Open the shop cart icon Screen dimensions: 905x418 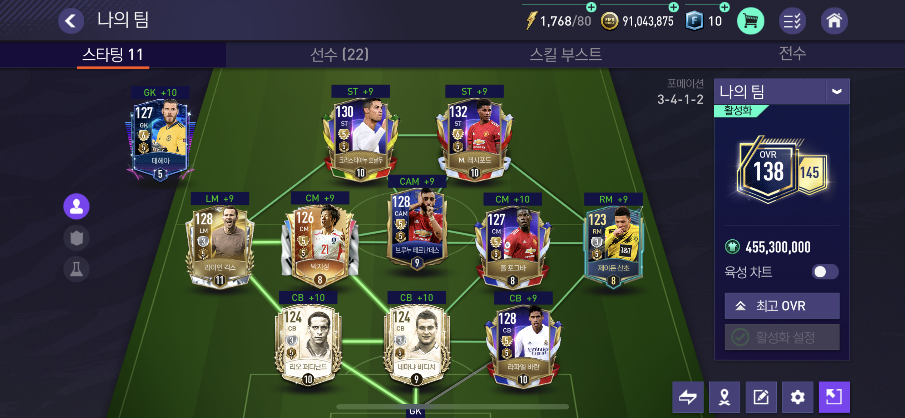[751, 20]
